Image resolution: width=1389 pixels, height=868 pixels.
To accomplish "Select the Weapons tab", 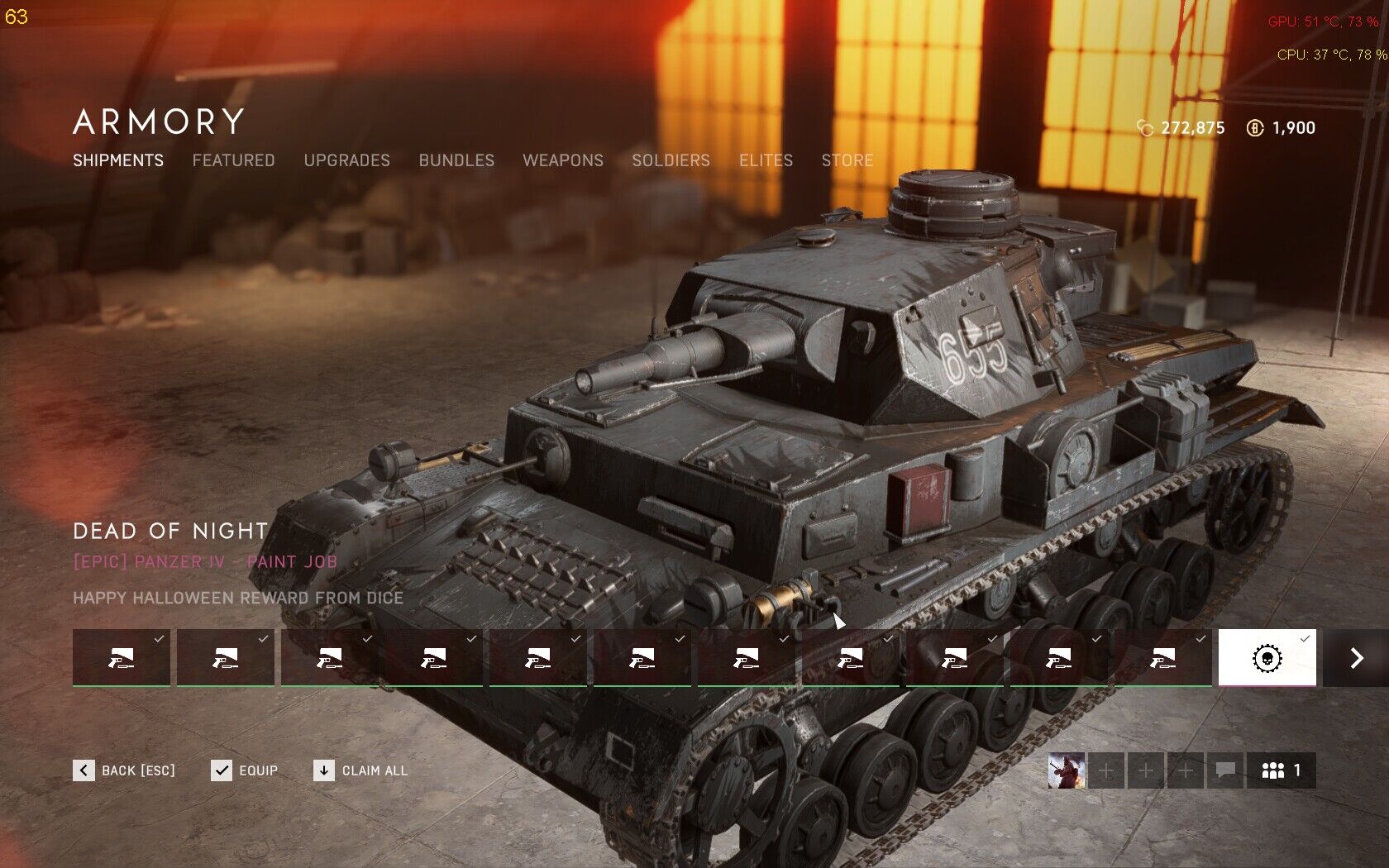I will pyautogui.click(x=563, y=160).
